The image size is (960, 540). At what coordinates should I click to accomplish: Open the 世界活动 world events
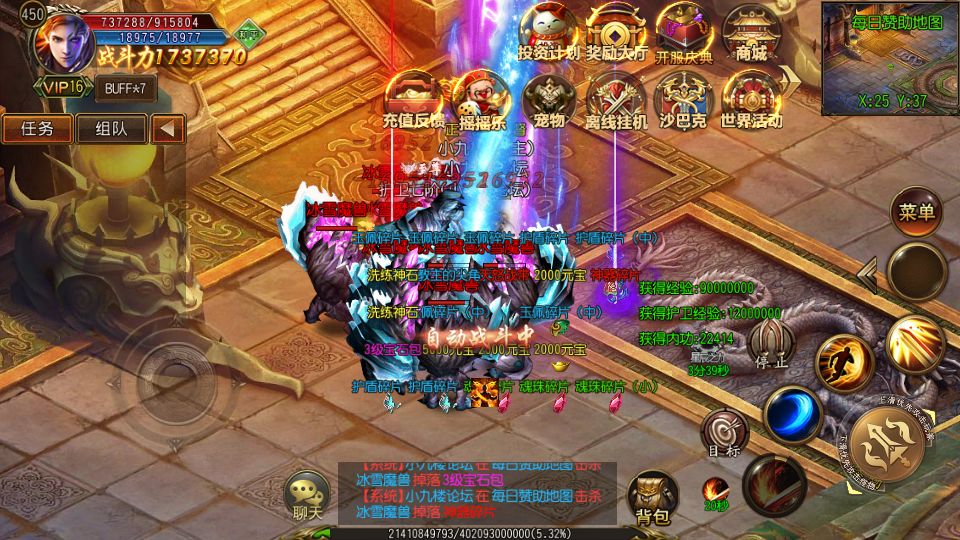[x=751, y=100]
